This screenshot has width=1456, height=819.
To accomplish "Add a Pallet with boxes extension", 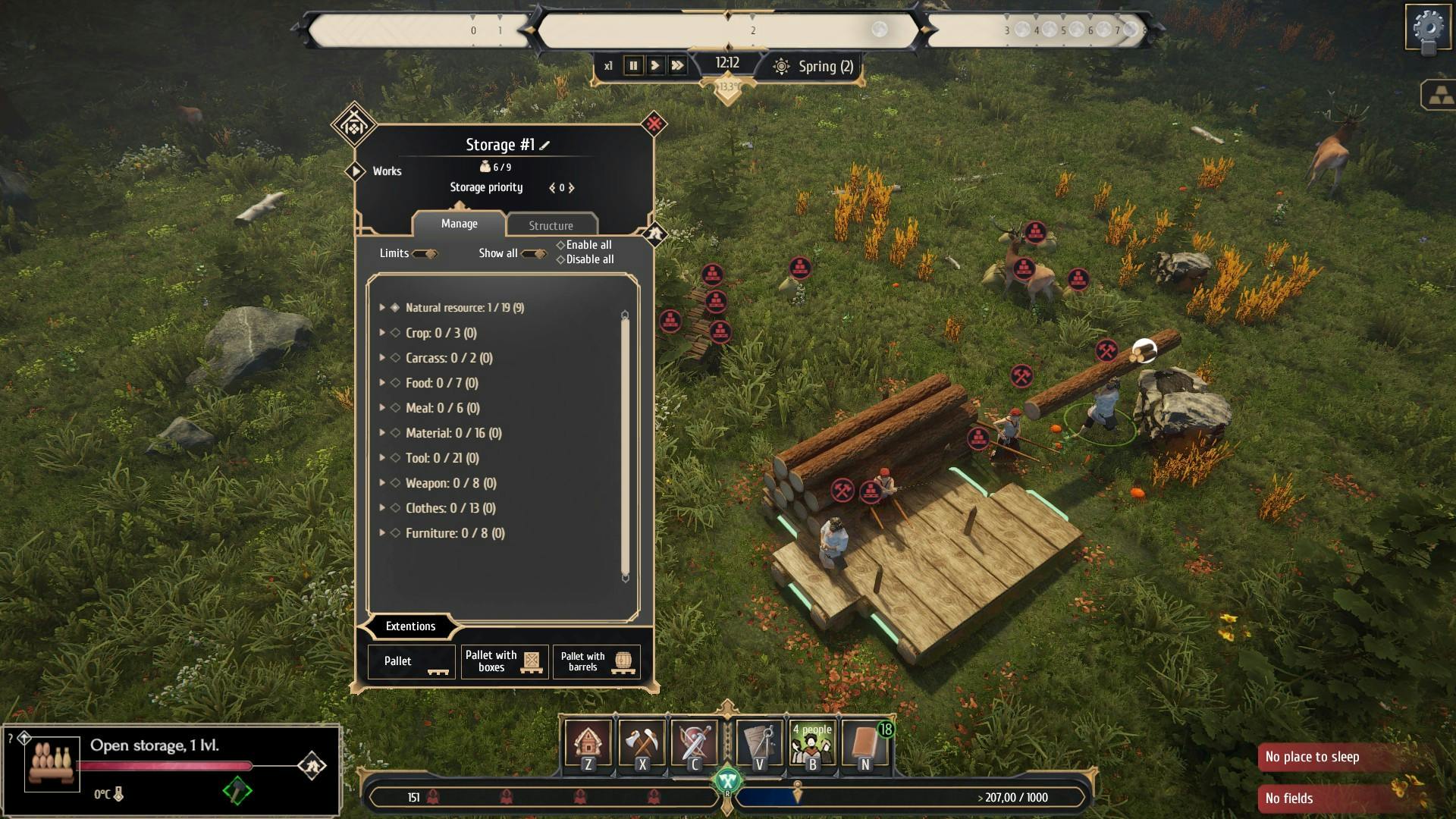I will pyautogui.click(x=504, y=661).
